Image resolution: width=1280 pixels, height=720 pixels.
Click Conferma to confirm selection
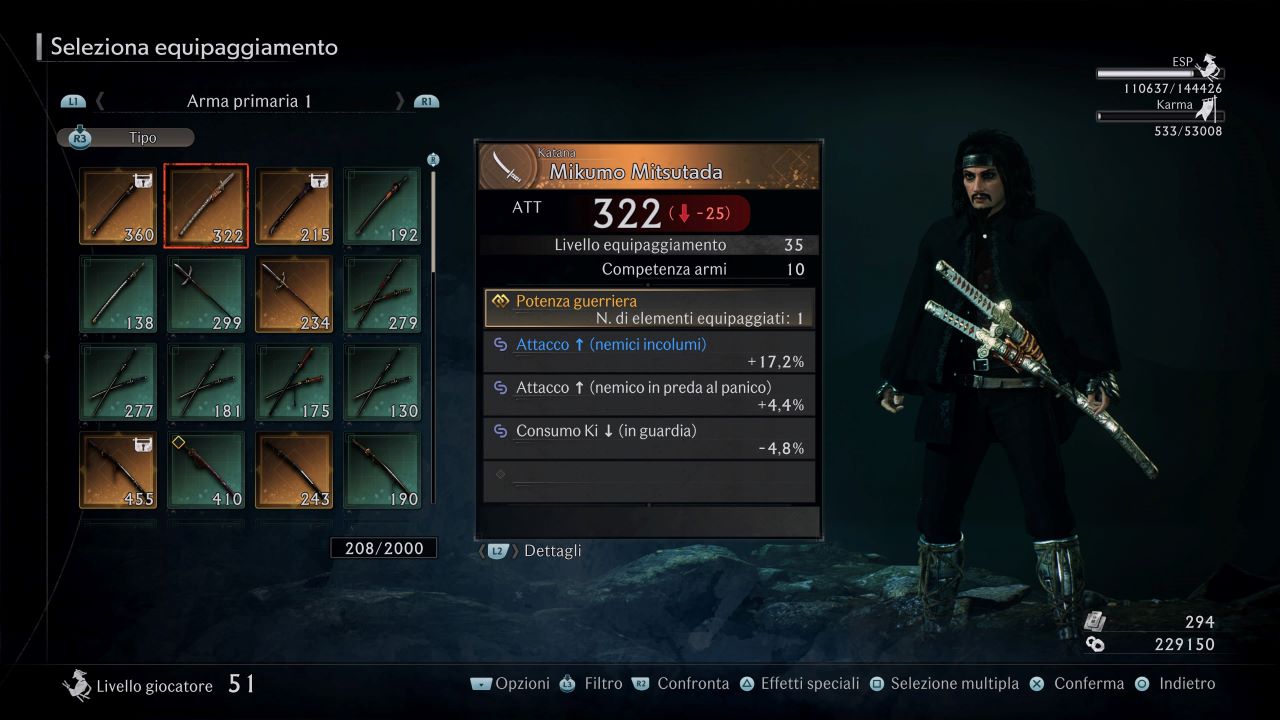click(1088, 683)
